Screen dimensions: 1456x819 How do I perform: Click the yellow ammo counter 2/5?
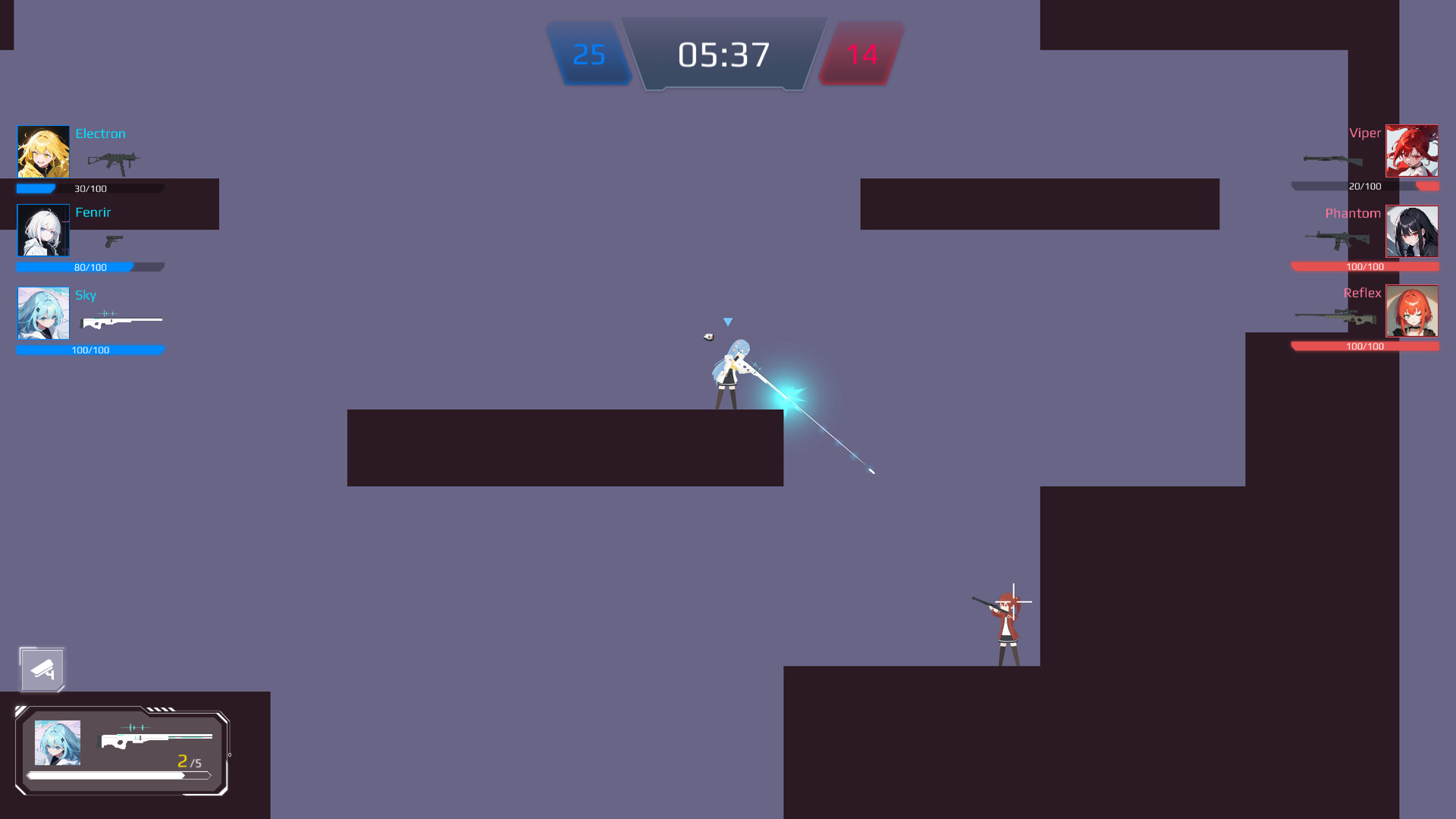pos(189,759)
